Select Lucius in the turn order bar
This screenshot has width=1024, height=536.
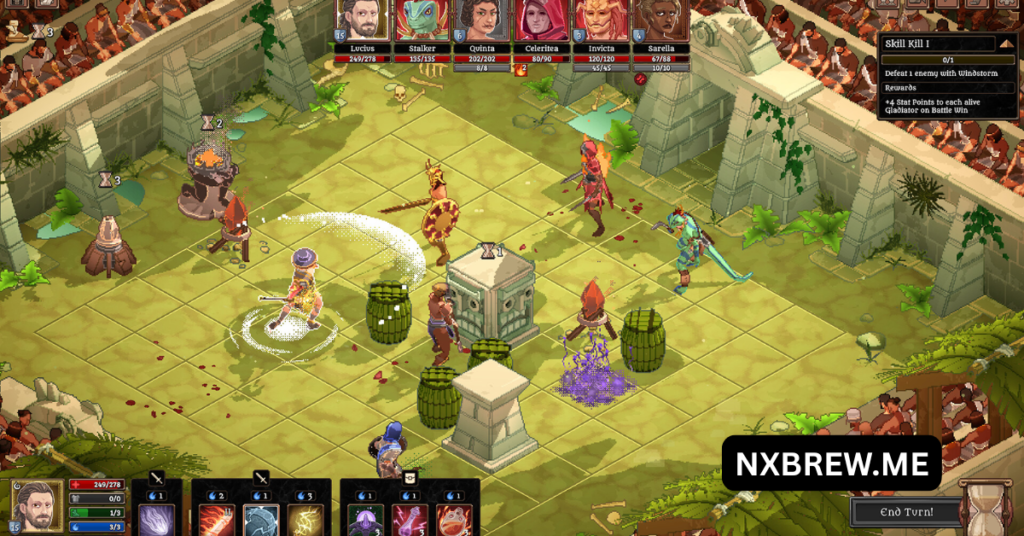point(362,20)
